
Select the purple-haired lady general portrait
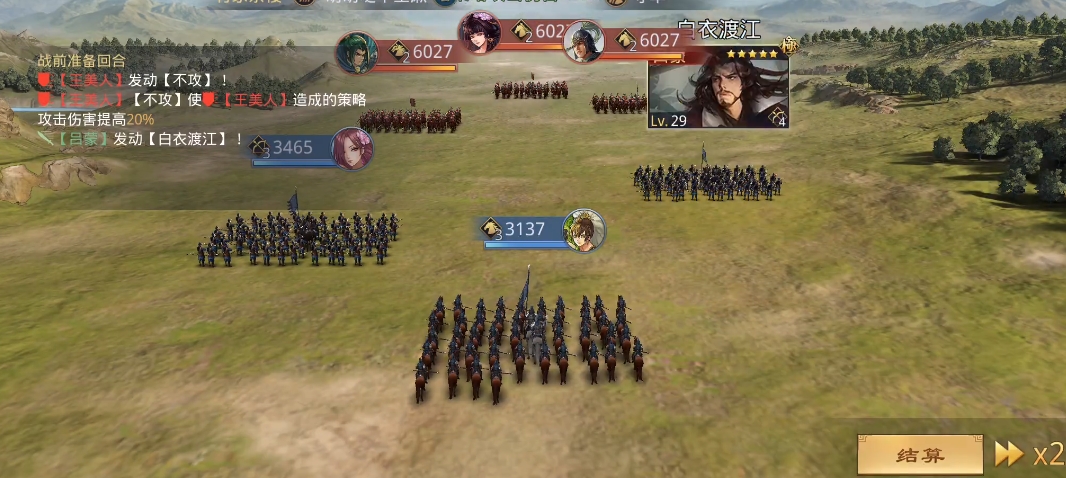point(479,33)
